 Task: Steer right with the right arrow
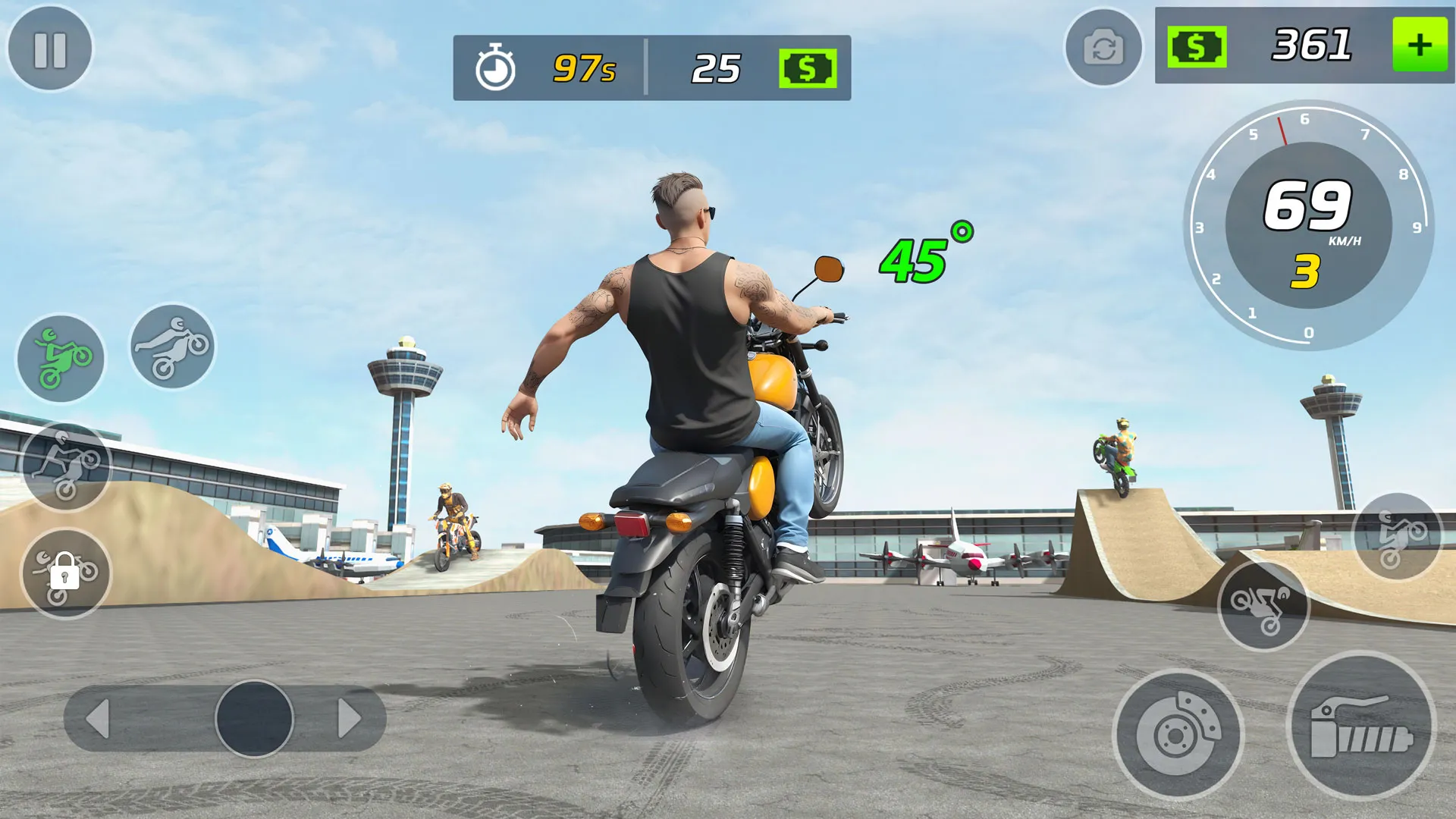coord(349,718)
